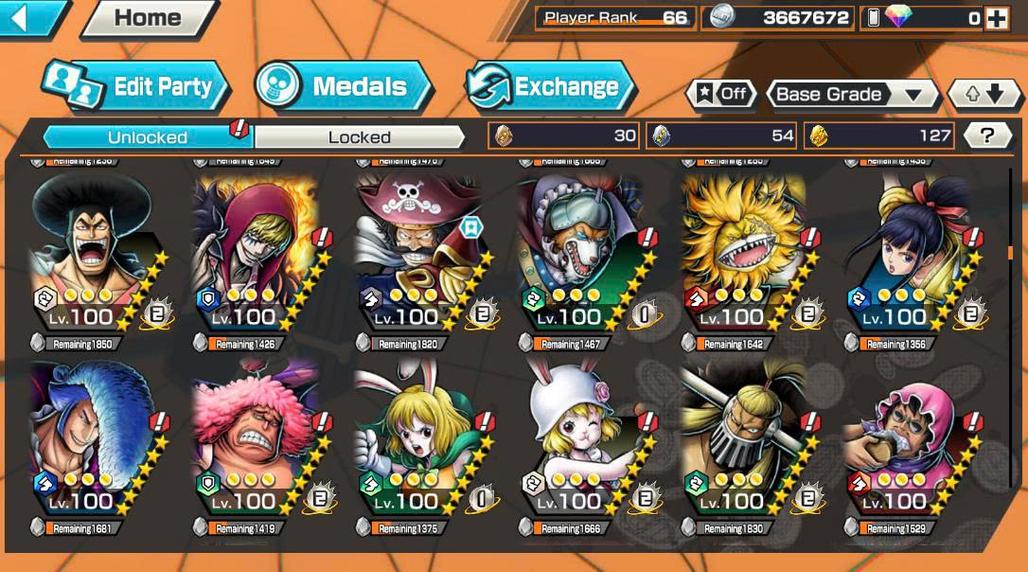
Task: Switch to the Locked tab
Action: pyautogui.click(x=359, y=137)
